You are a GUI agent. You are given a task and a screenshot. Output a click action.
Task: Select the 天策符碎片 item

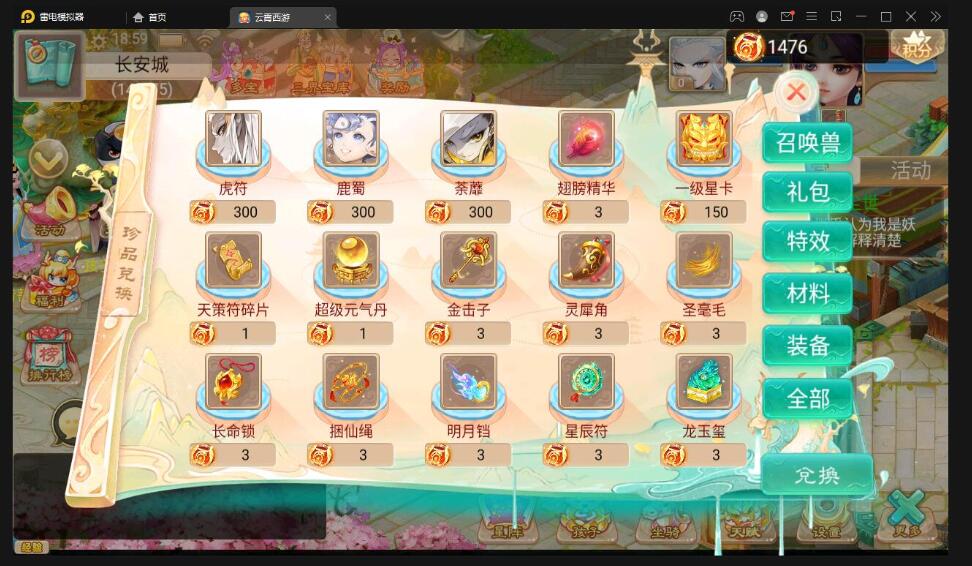coord(233,261)
